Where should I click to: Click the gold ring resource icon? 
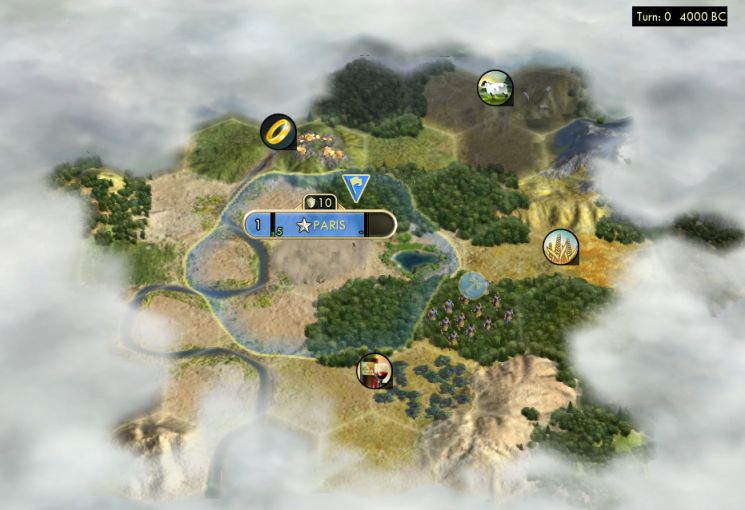point(278,131)
